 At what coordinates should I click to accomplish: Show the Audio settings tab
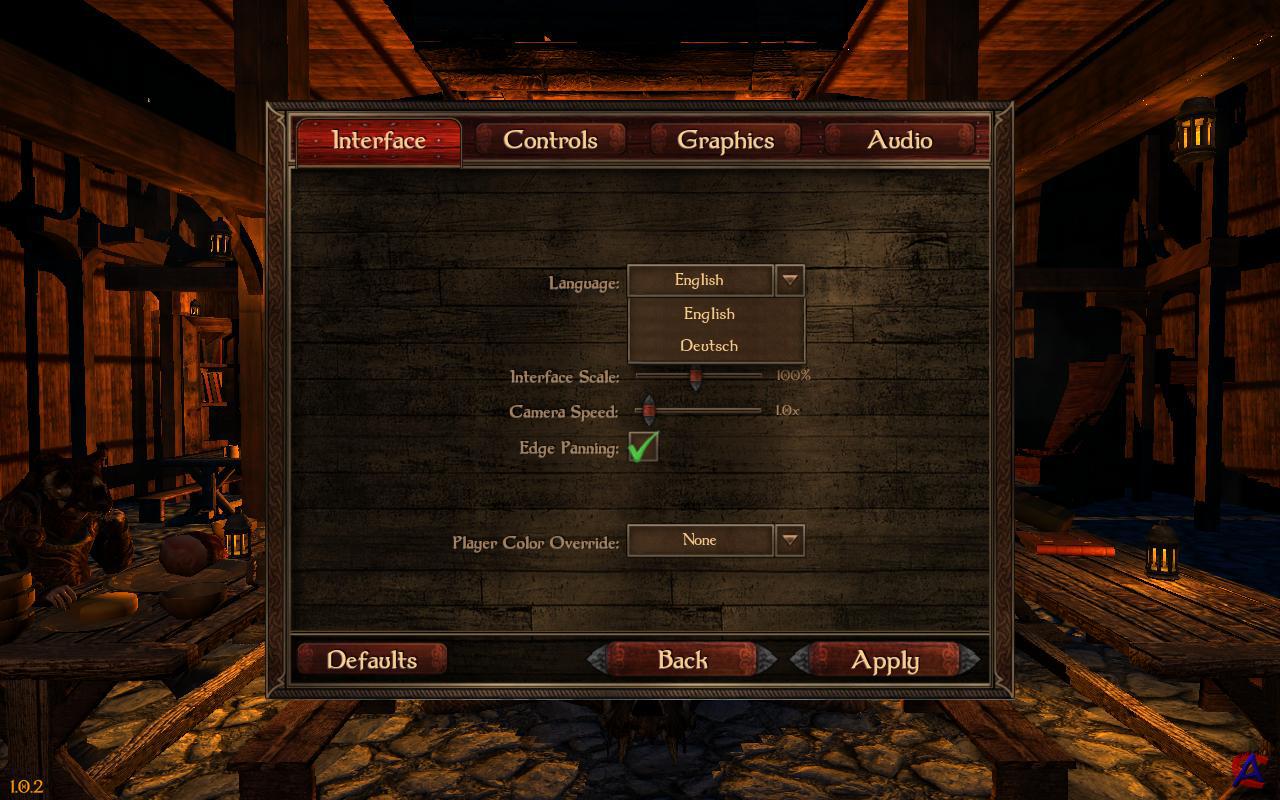[899, 140]
